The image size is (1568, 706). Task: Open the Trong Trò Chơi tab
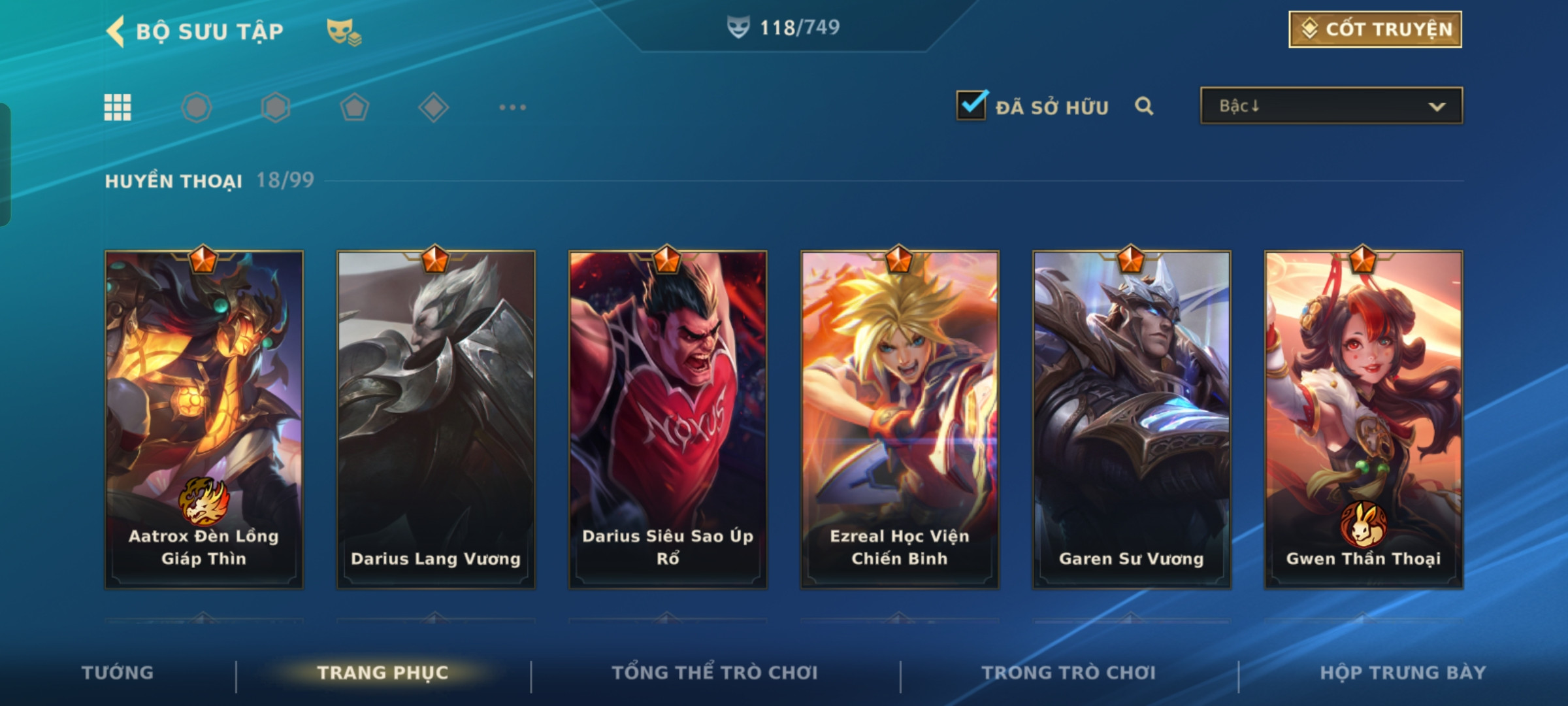pos(1069,673)
